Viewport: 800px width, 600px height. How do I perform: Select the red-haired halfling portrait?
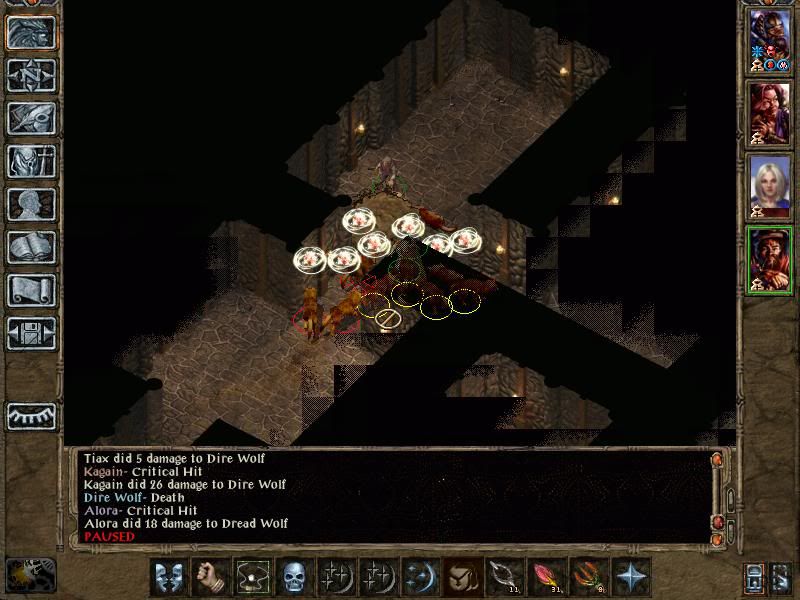coord(769,110)
